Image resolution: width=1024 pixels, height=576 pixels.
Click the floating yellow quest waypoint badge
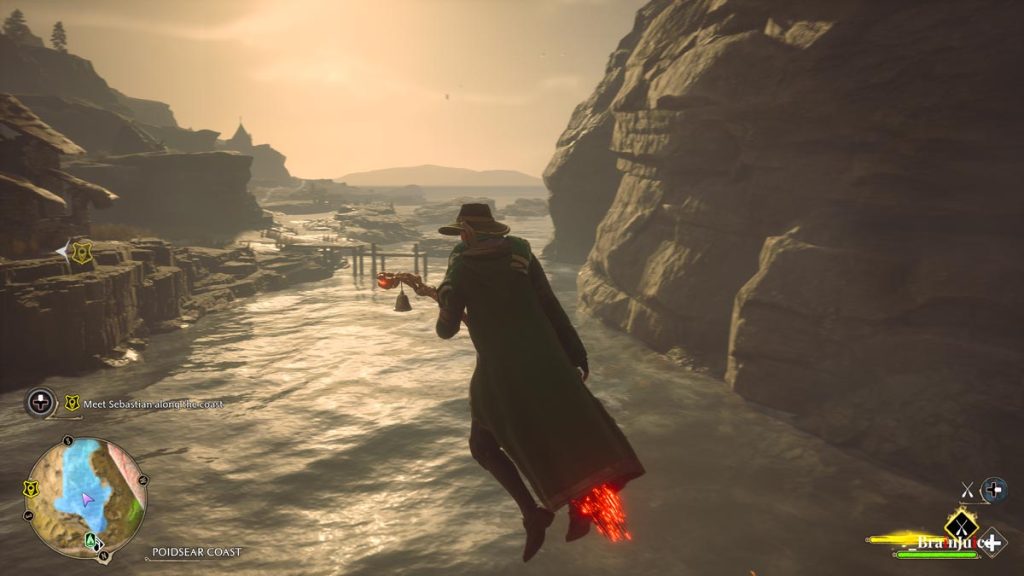coord(82,253)
